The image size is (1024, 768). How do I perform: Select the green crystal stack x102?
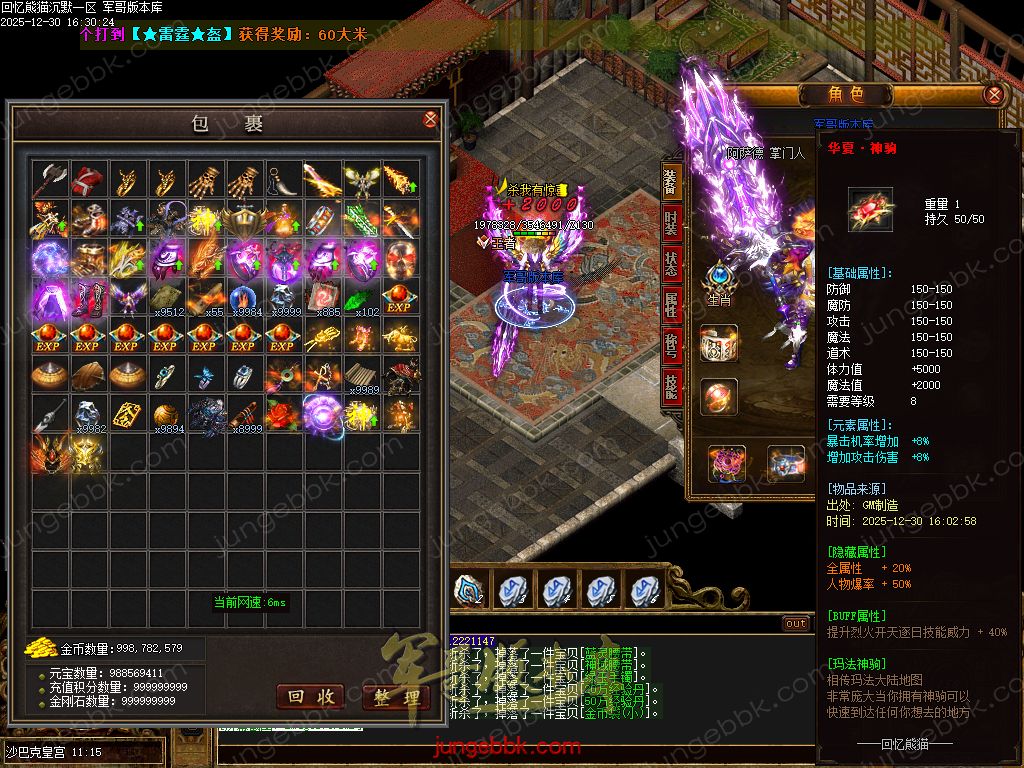point(362,297)
